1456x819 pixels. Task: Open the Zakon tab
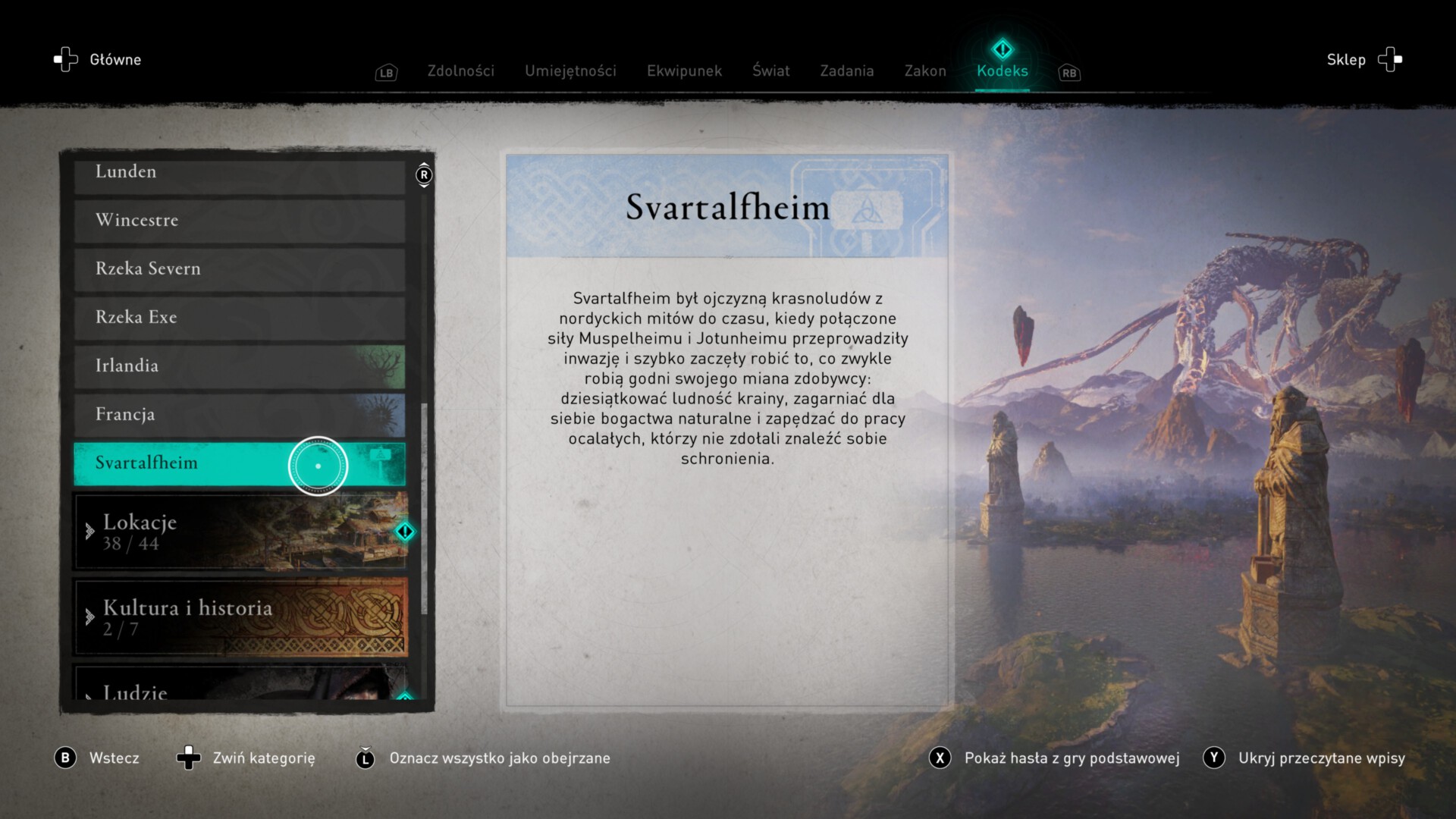(925, 71)
